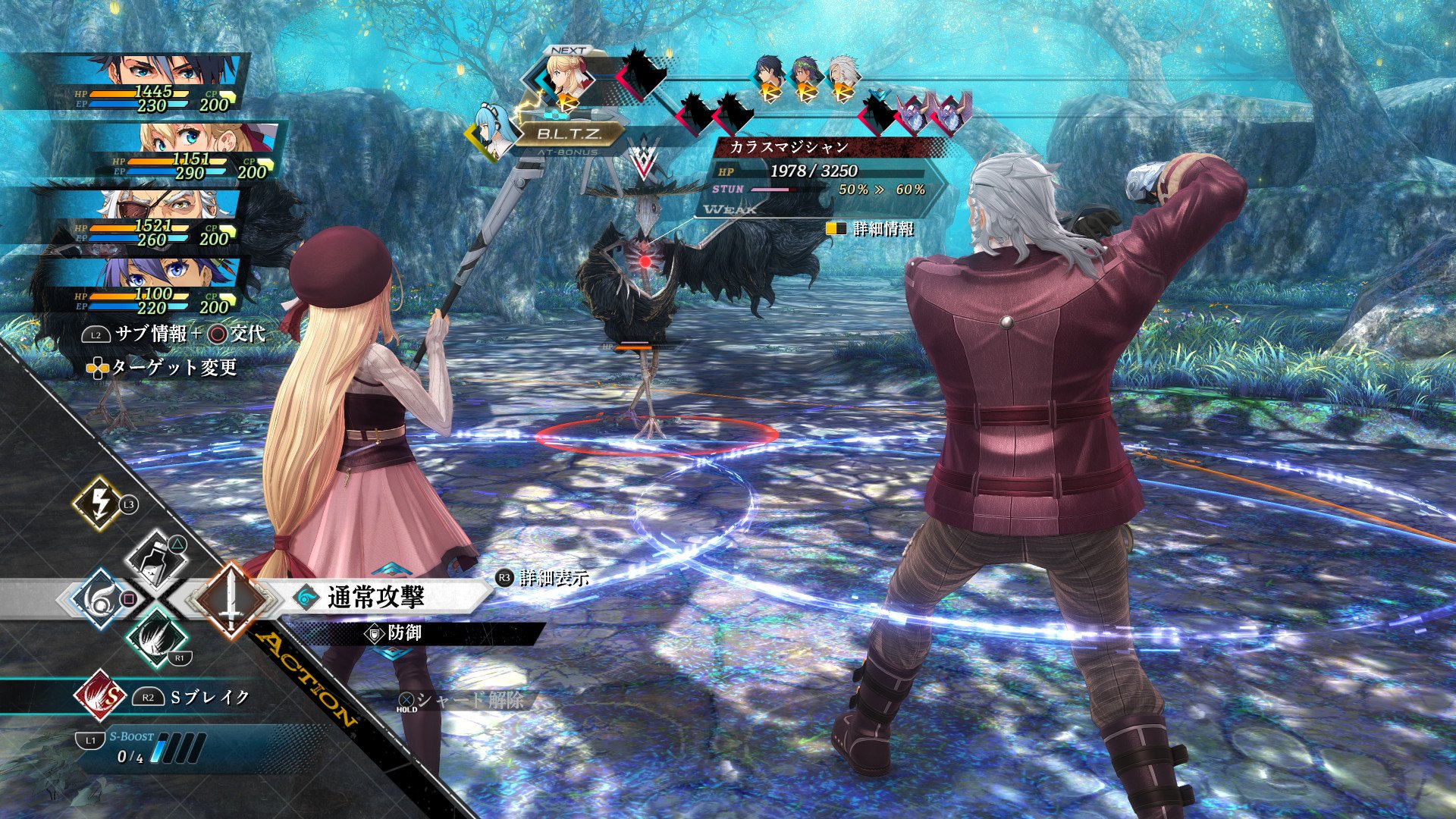Choose the 防御 guard command
The height and width of the screenshot is (819, 1456).
pos(404,632)
